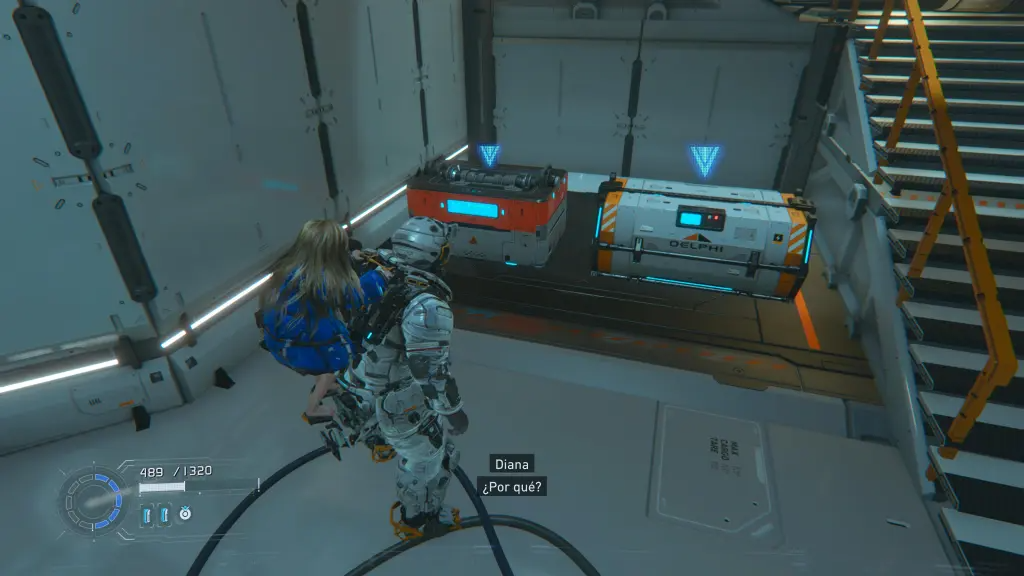1024x576 pixels.
Task: Click the blue triangle marker over the Delphi container
Action: pos(704,160)
